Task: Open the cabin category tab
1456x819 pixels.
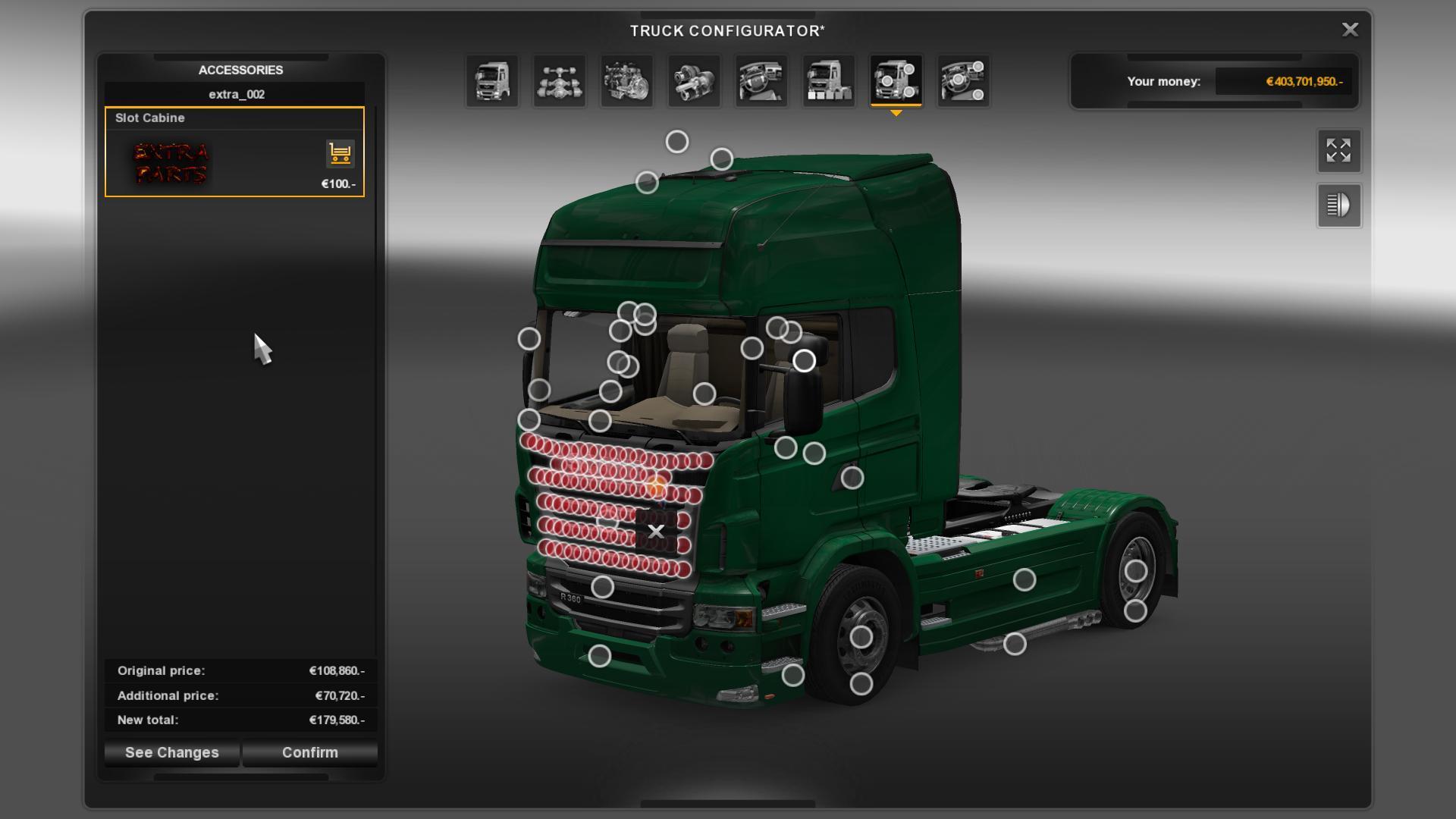Action: click(x=492, y=81)
